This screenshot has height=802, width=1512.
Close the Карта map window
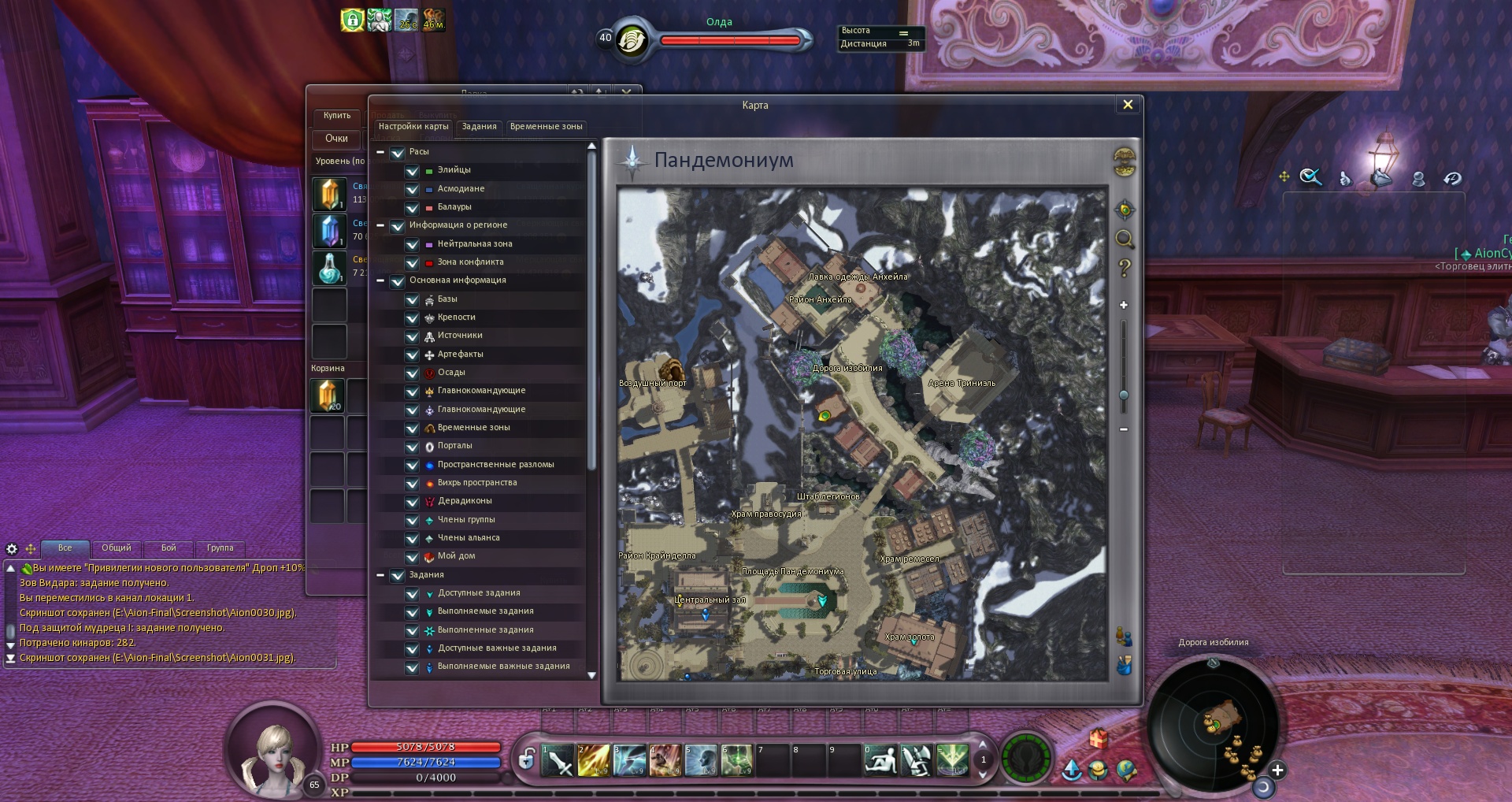click(x=1128, y=105)
